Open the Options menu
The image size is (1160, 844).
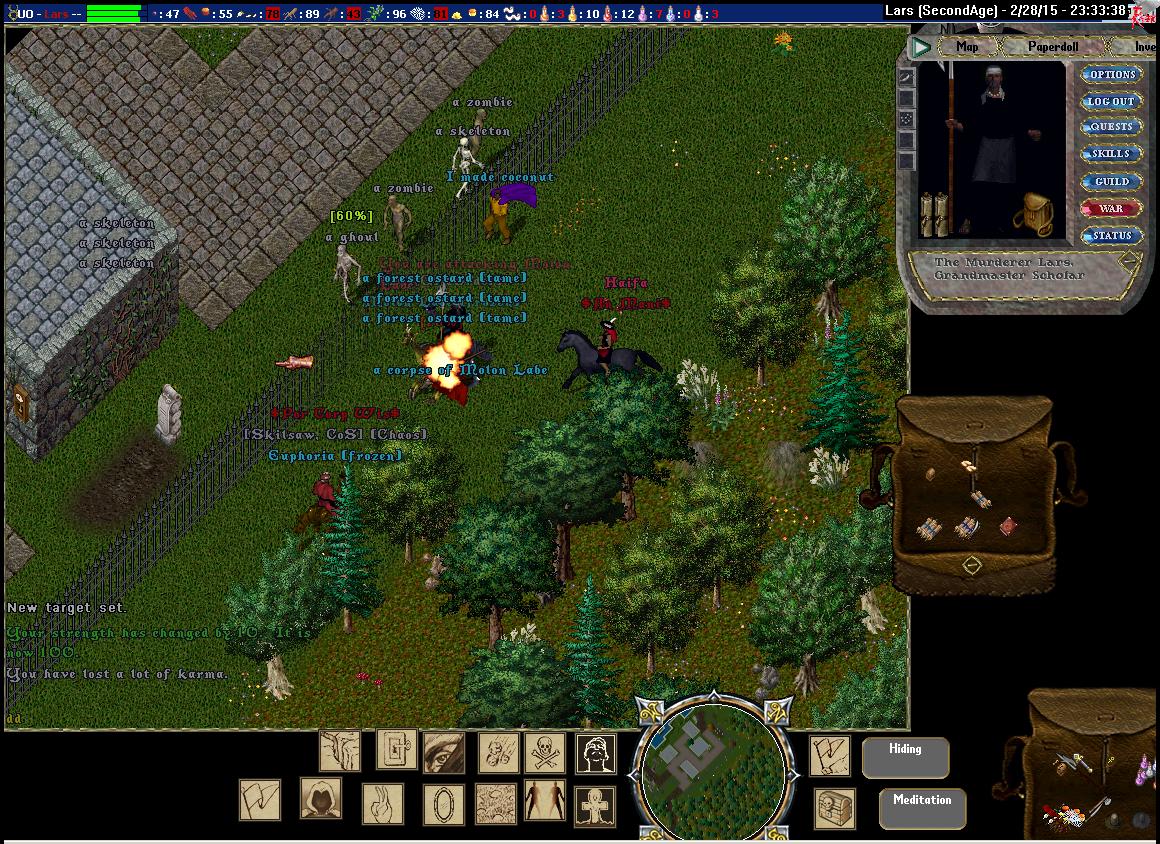tap(1112, 75)
